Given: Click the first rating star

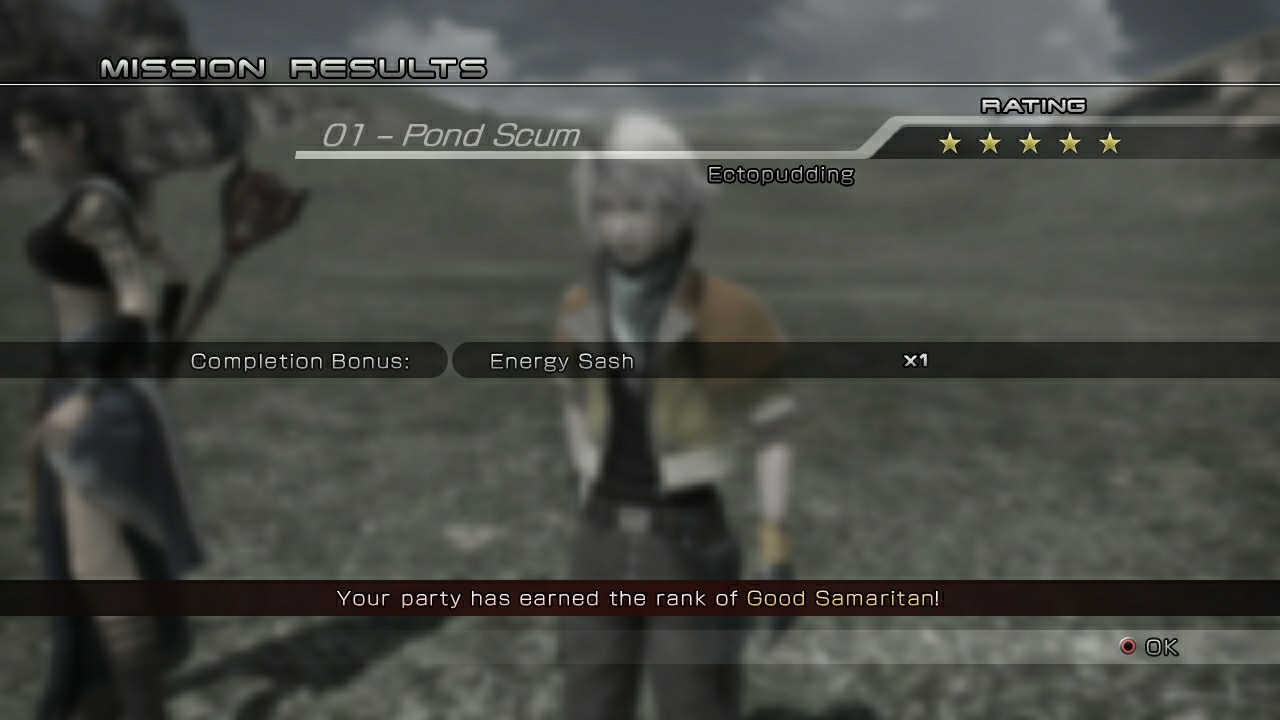Looking at the screenshot, I should pyautogui.click(x=947, y=143).
